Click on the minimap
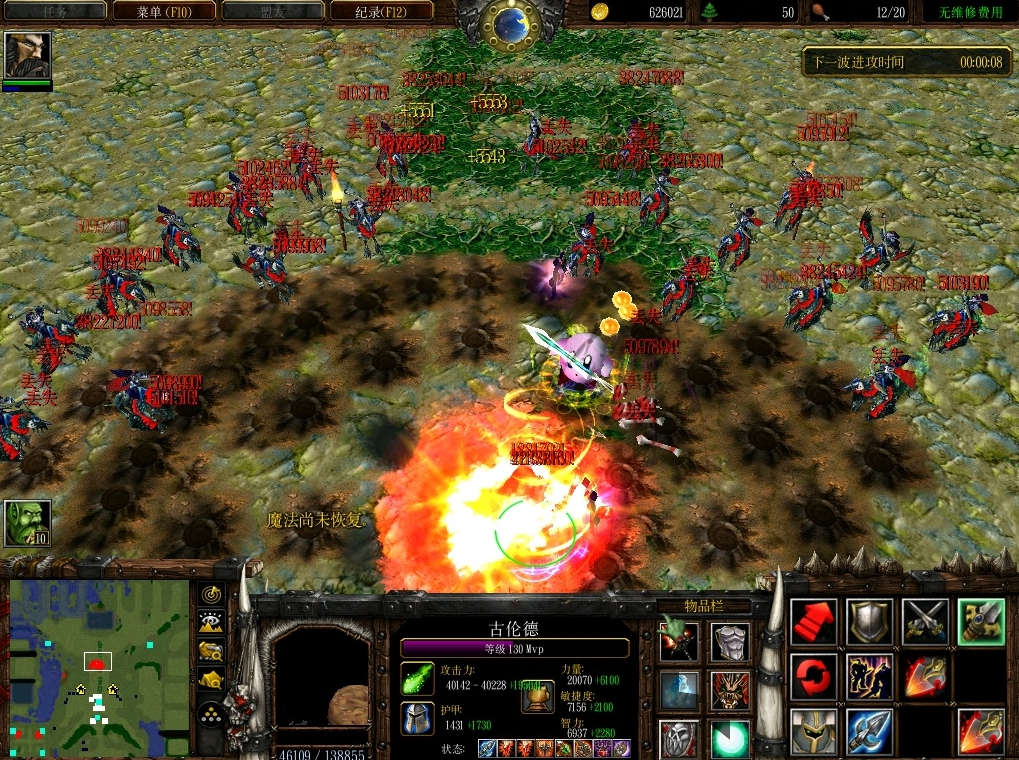 [x=97, y=667]
